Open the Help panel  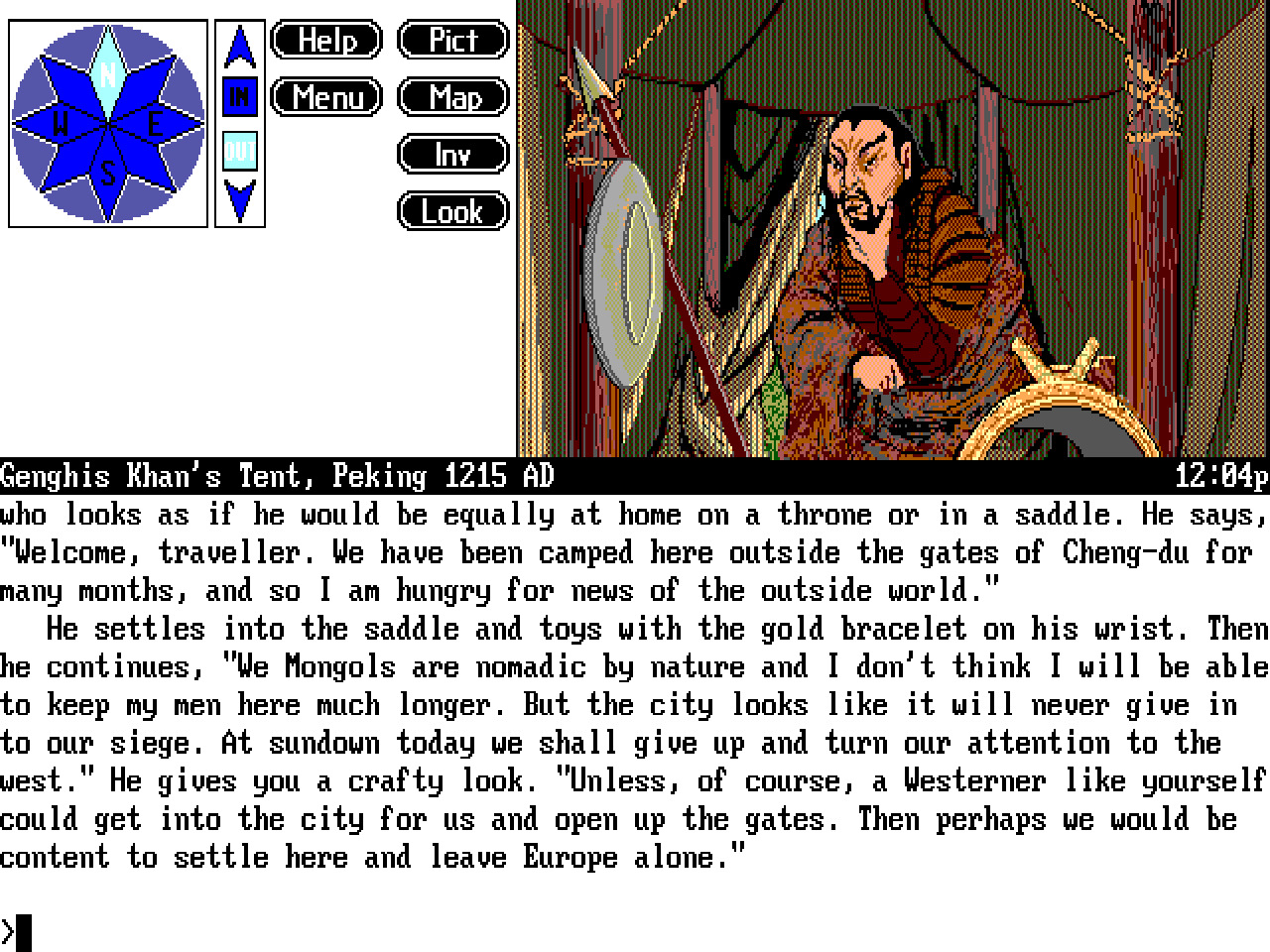(x=325, y=40)
